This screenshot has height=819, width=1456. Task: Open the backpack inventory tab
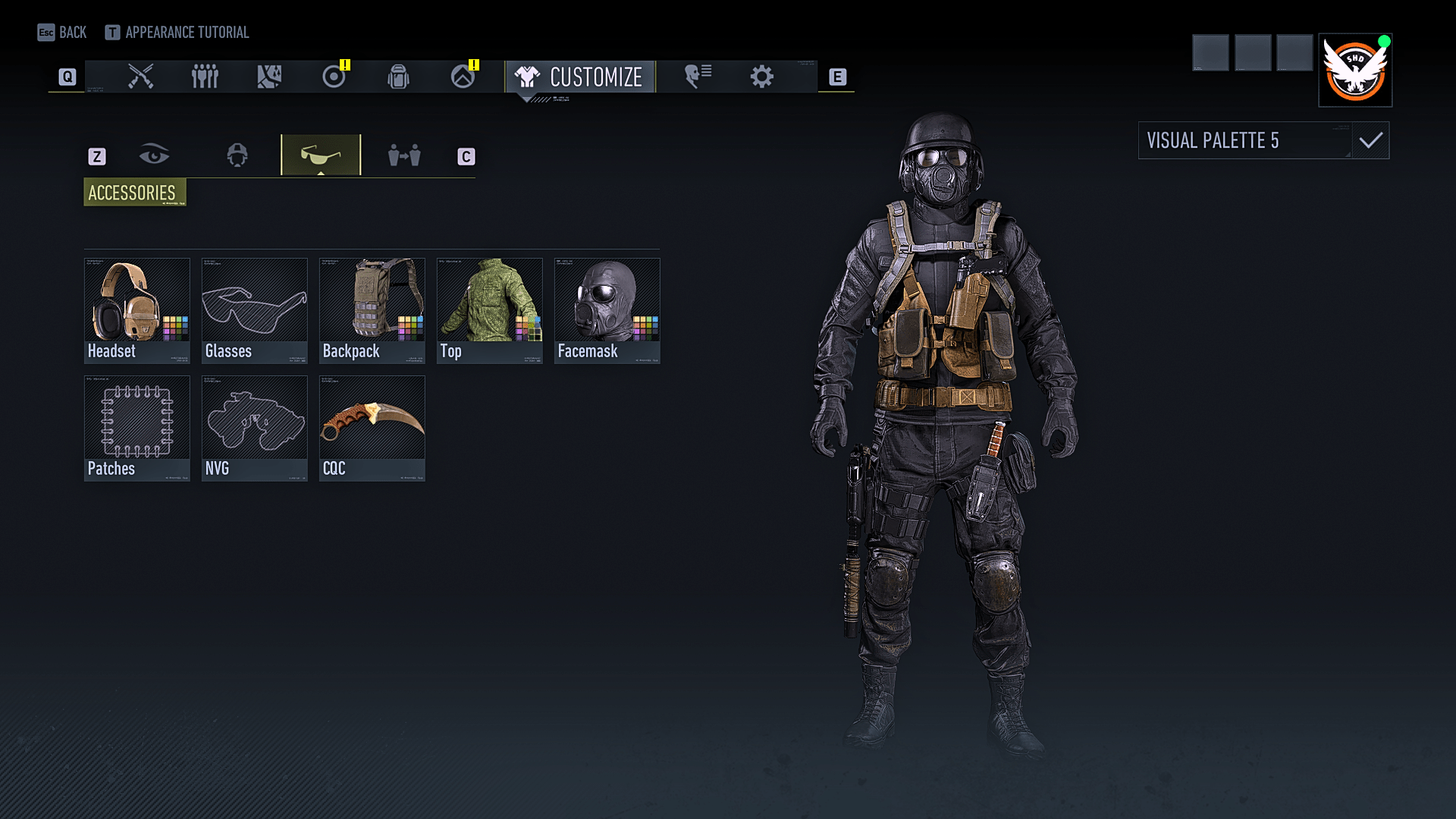[398, 77]
